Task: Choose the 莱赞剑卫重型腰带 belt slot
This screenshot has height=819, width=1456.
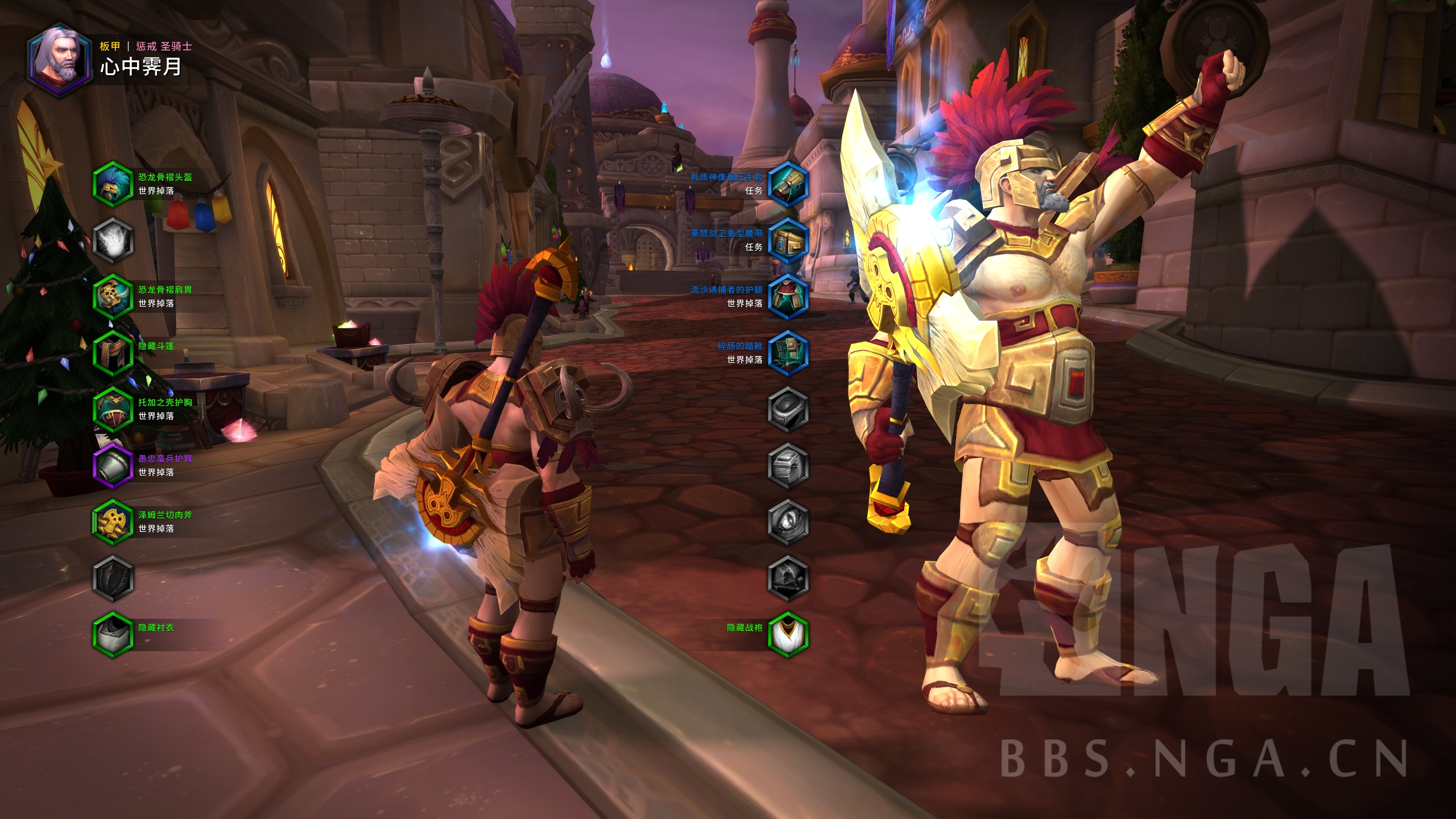Action: (x=788, y=240)
